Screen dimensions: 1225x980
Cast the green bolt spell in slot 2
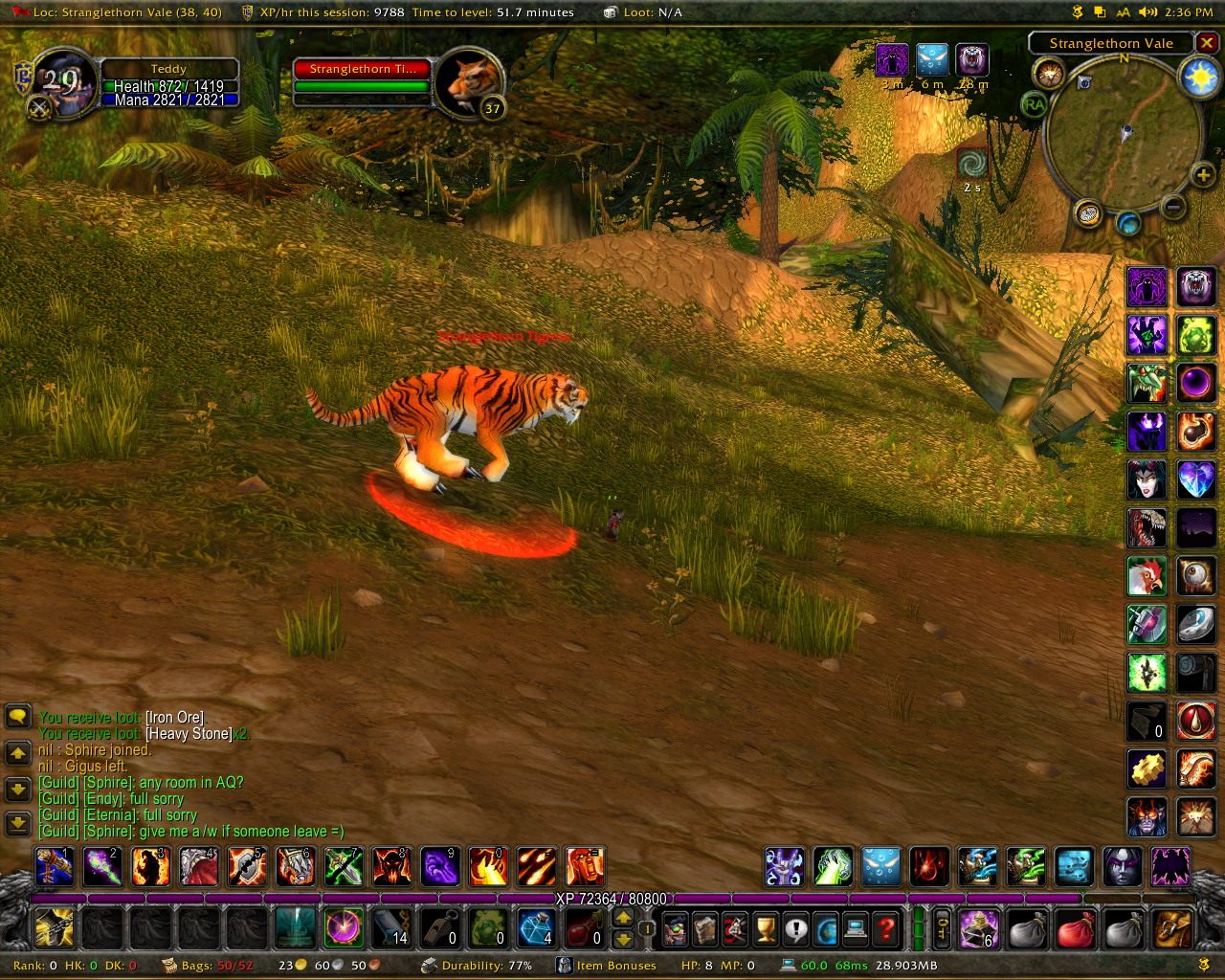pos(103,867)
